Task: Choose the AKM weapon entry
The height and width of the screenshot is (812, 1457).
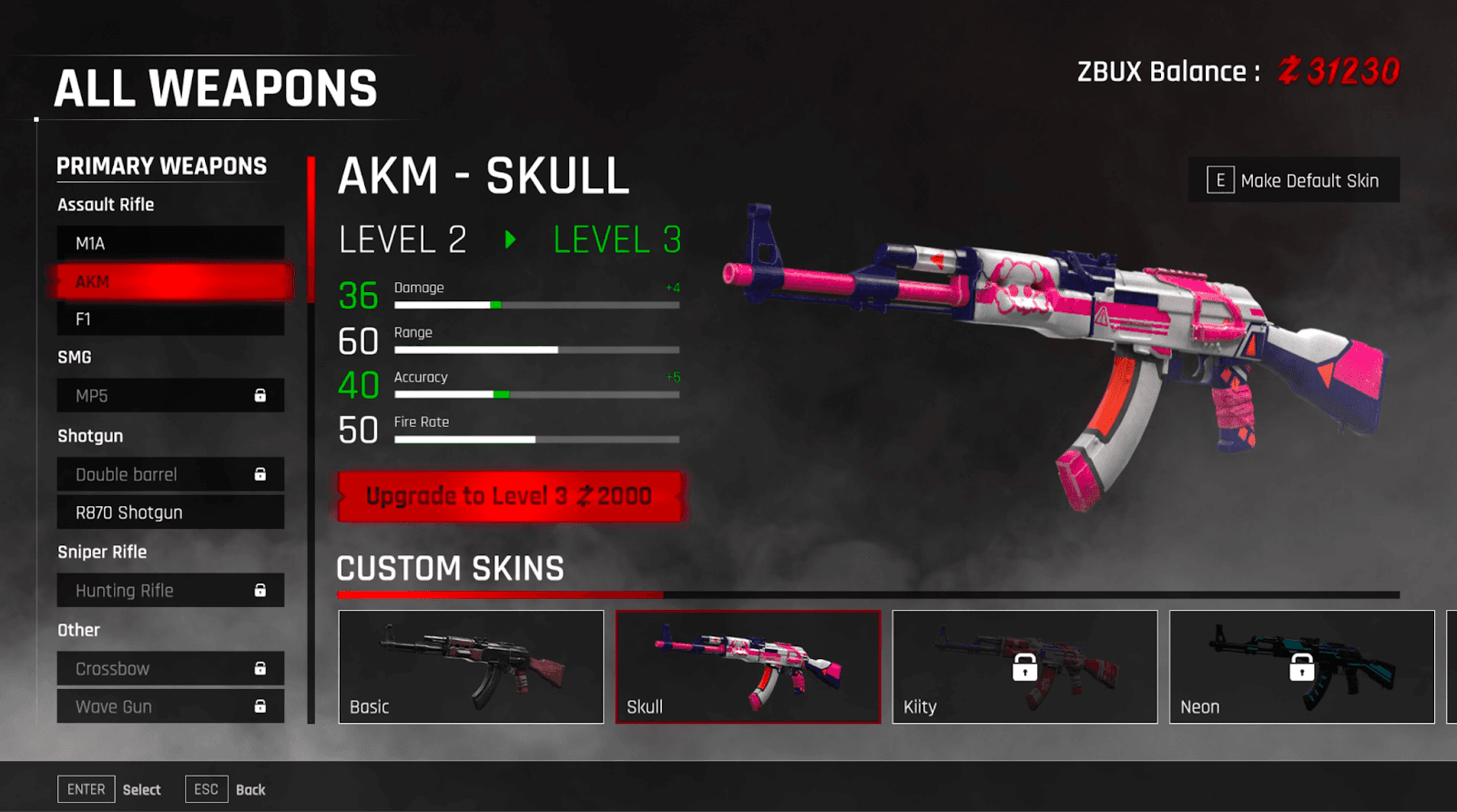Action: (170, 282)
